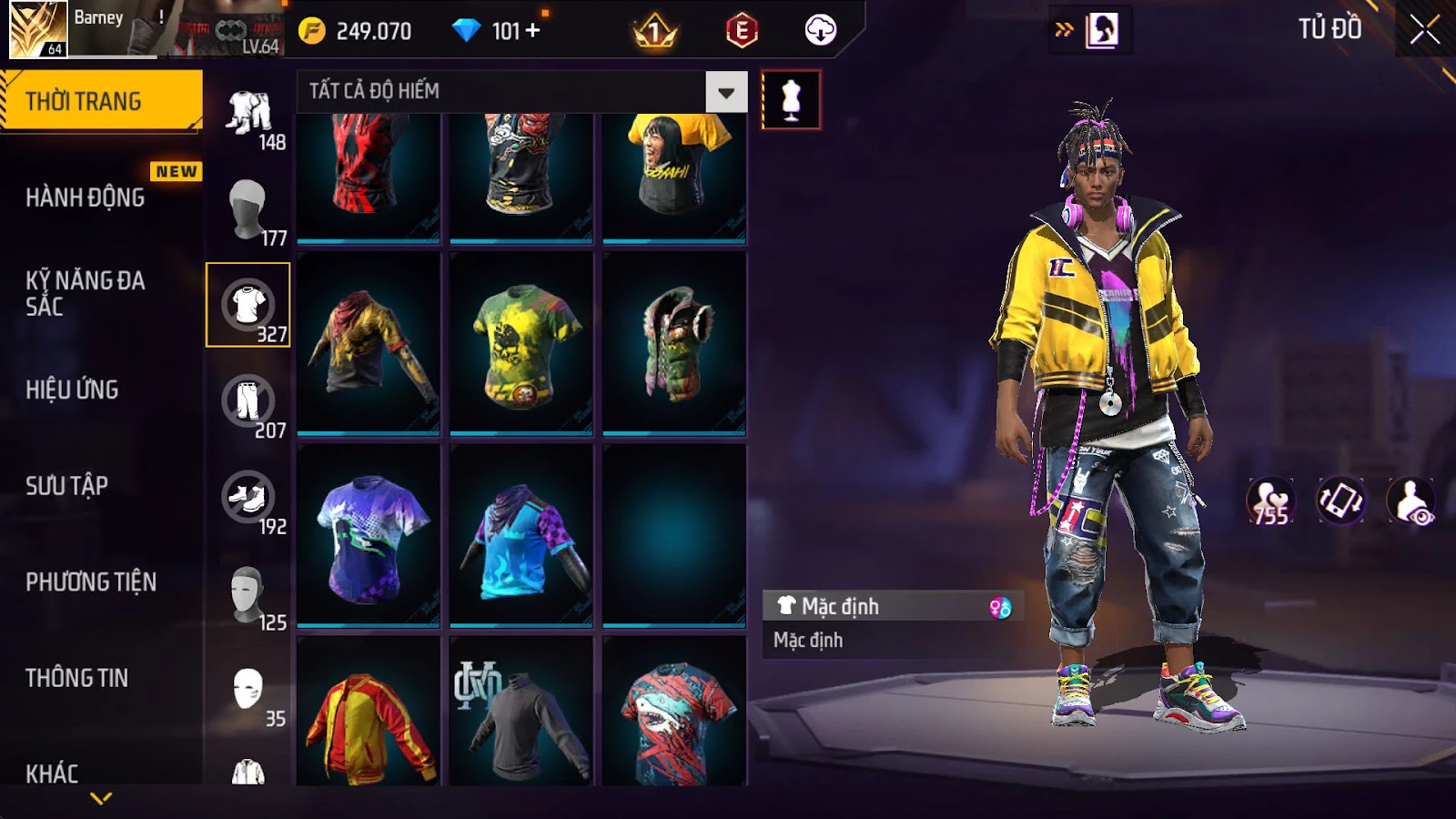Select the red and yellow jacket
Image resolution: width=1456 pixels, height=819 pixels.
369,723
